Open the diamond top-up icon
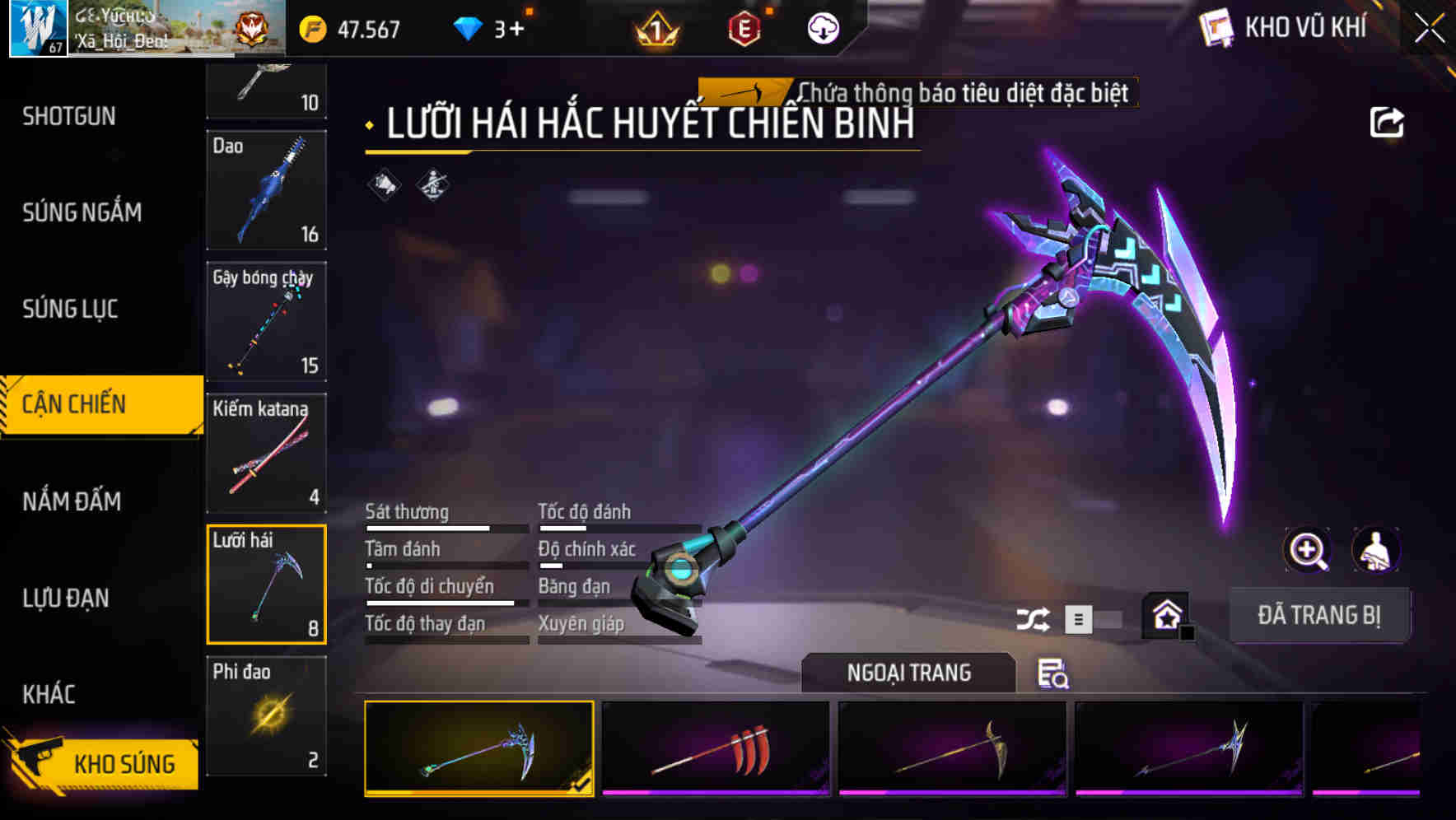1456x820 pixels. (468, 27)
